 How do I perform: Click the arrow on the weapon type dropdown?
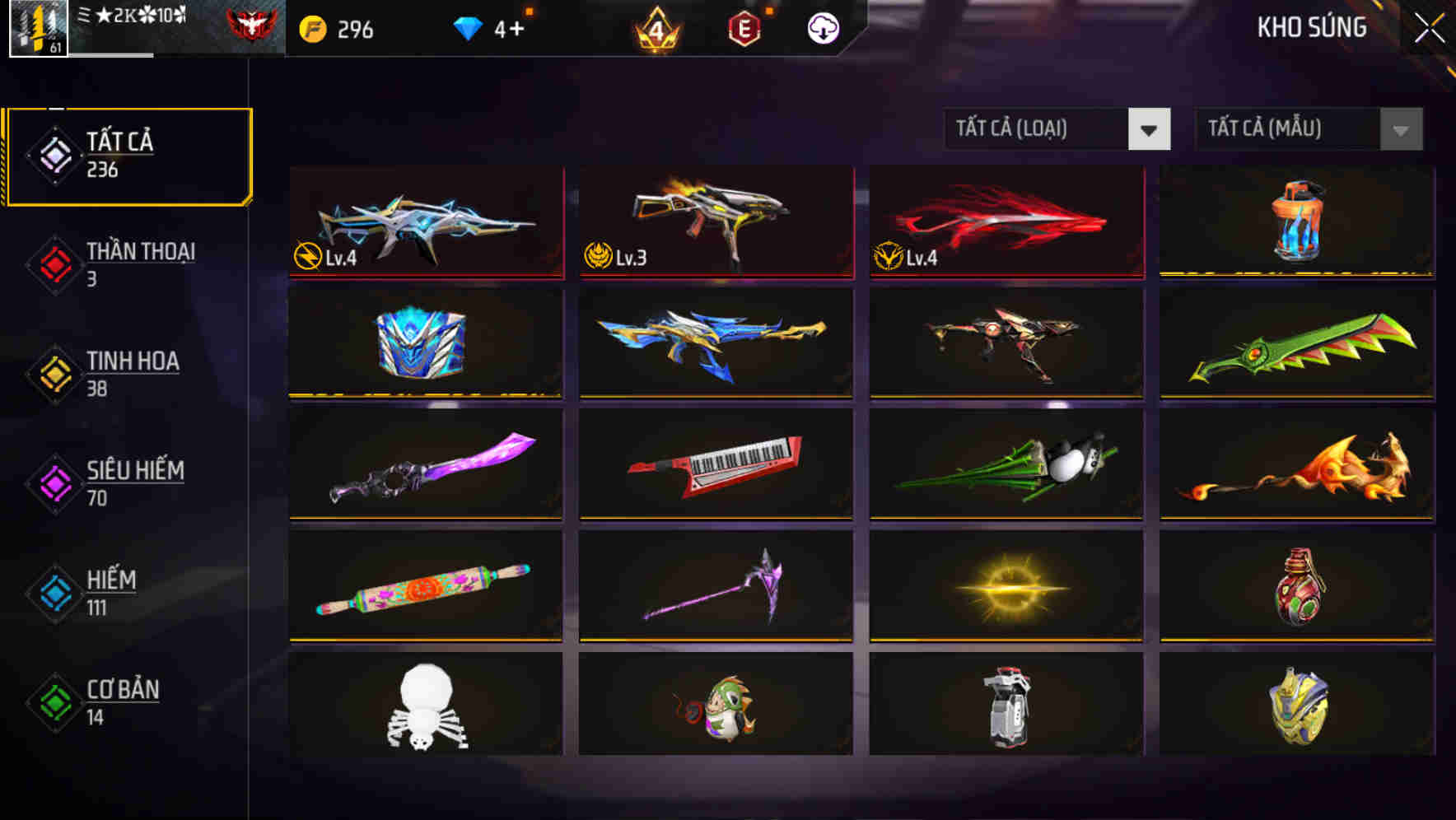[1151, 129]
